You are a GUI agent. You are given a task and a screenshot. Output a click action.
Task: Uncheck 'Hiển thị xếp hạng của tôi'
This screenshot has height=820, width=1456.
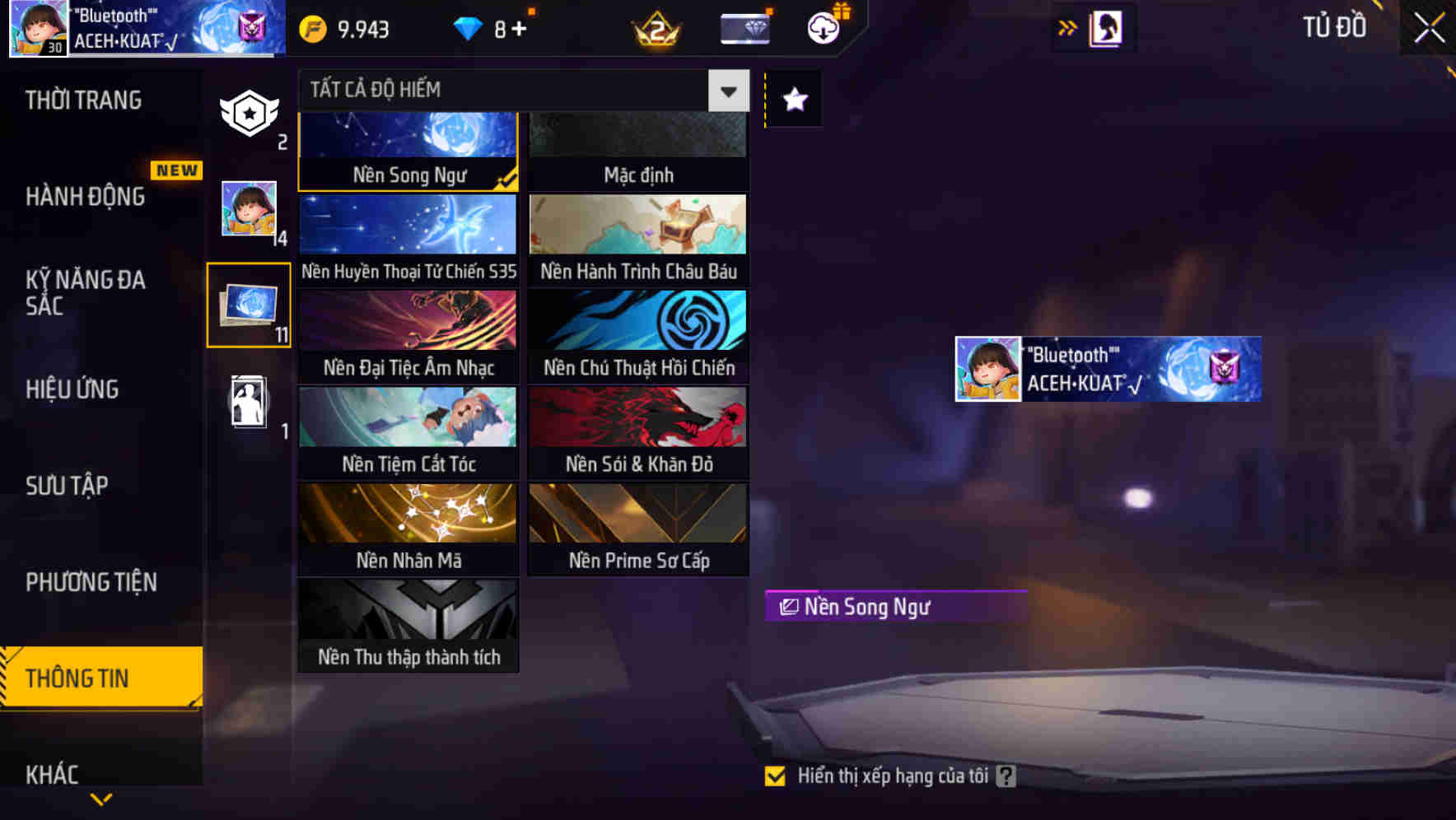[x=775, y=775]
